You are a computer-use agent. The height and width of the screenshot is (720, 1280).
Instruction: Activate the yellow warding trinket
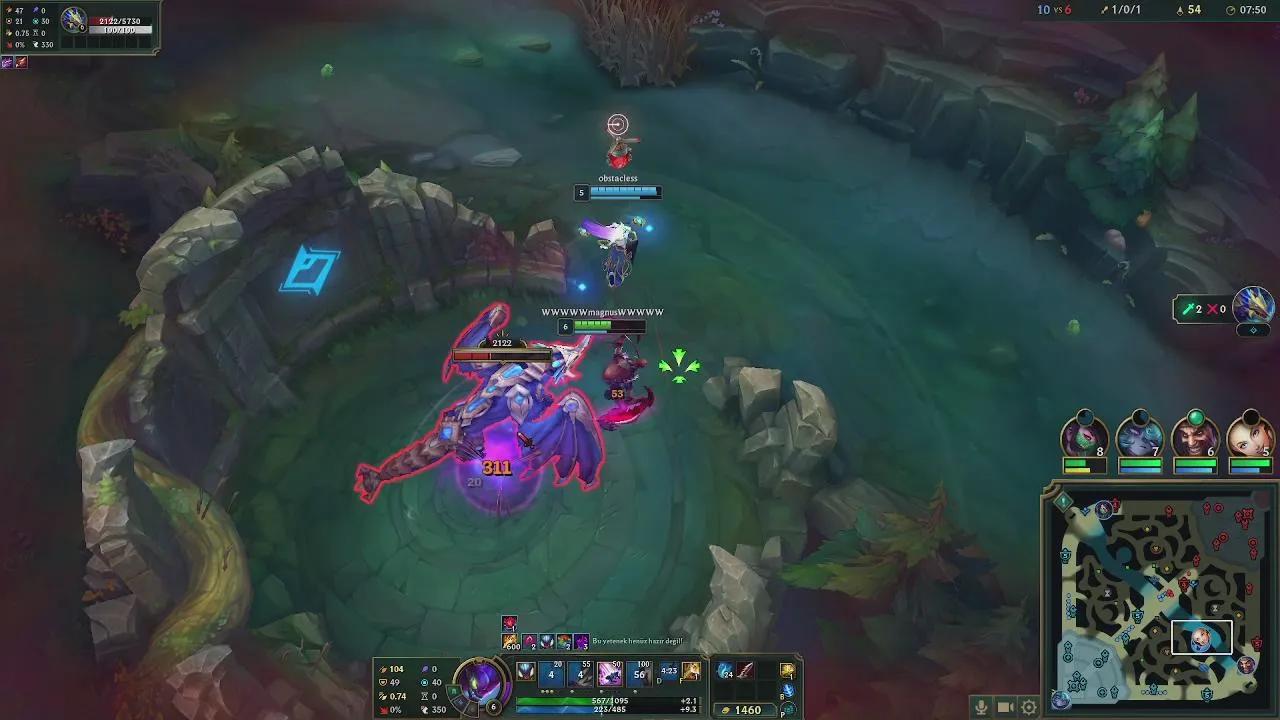(786, 671)
